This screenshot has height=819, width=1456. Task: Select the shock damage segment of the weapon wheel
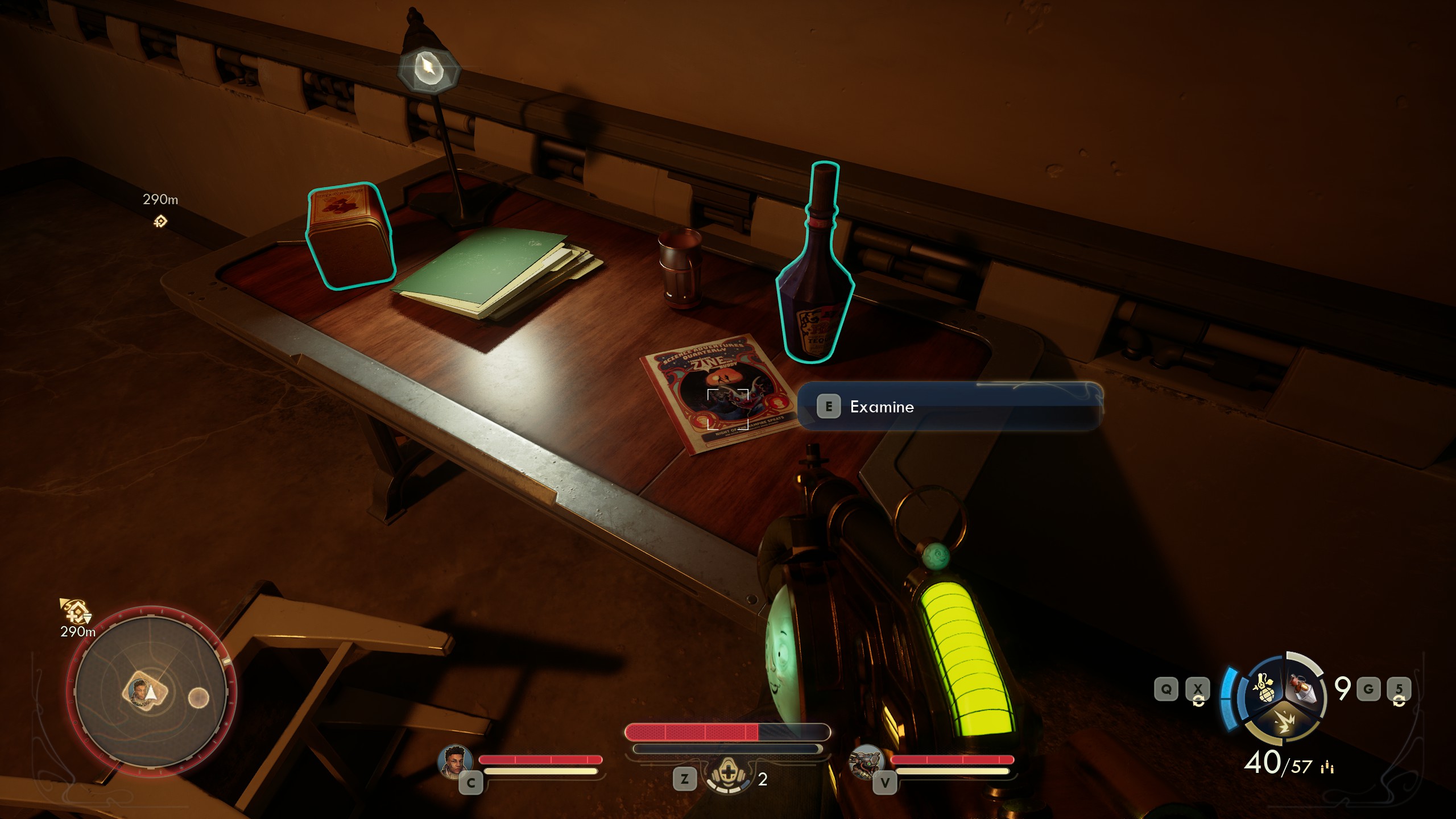point(1285,723)
